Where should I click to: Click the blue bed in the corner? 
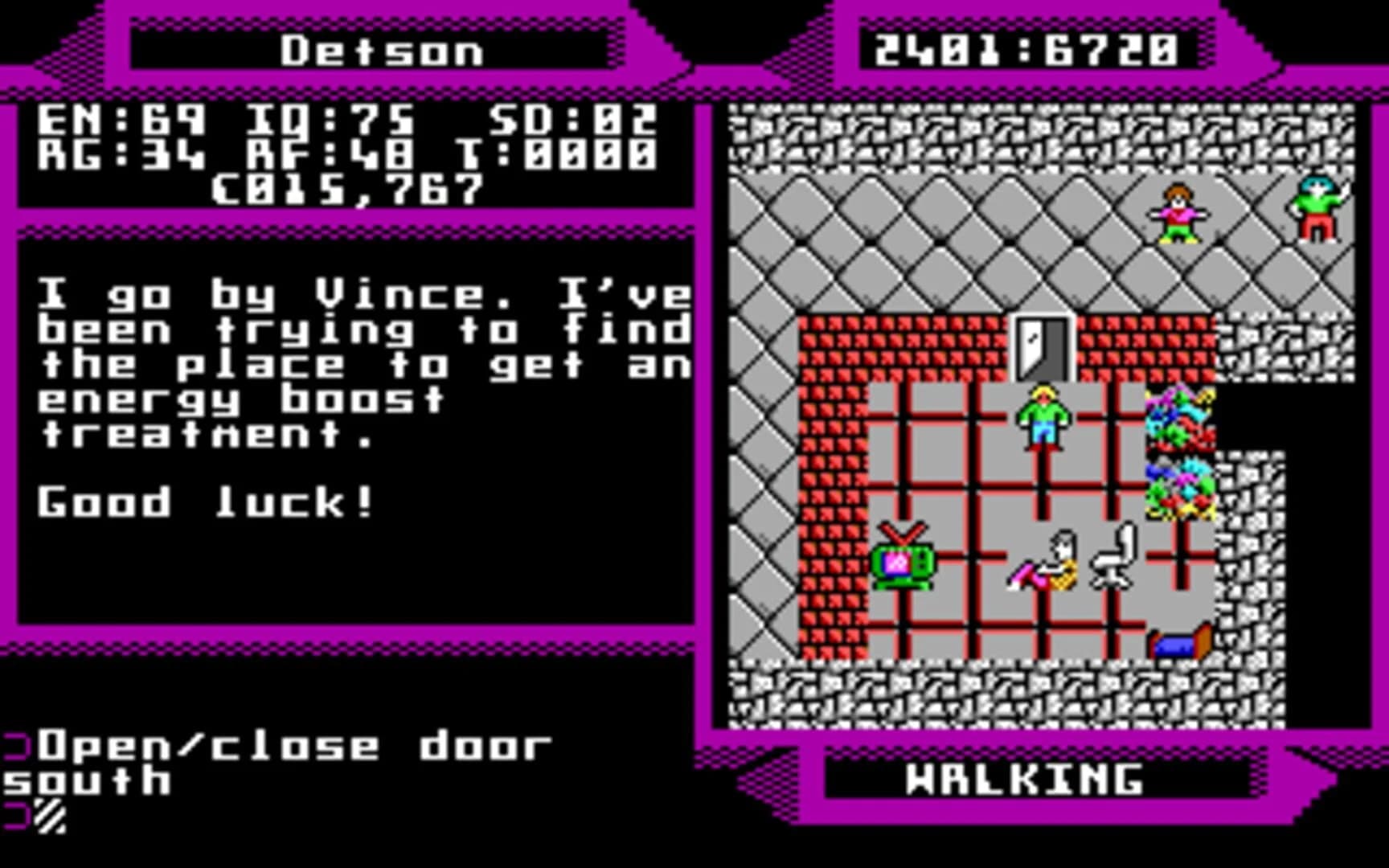[1178, 643]
